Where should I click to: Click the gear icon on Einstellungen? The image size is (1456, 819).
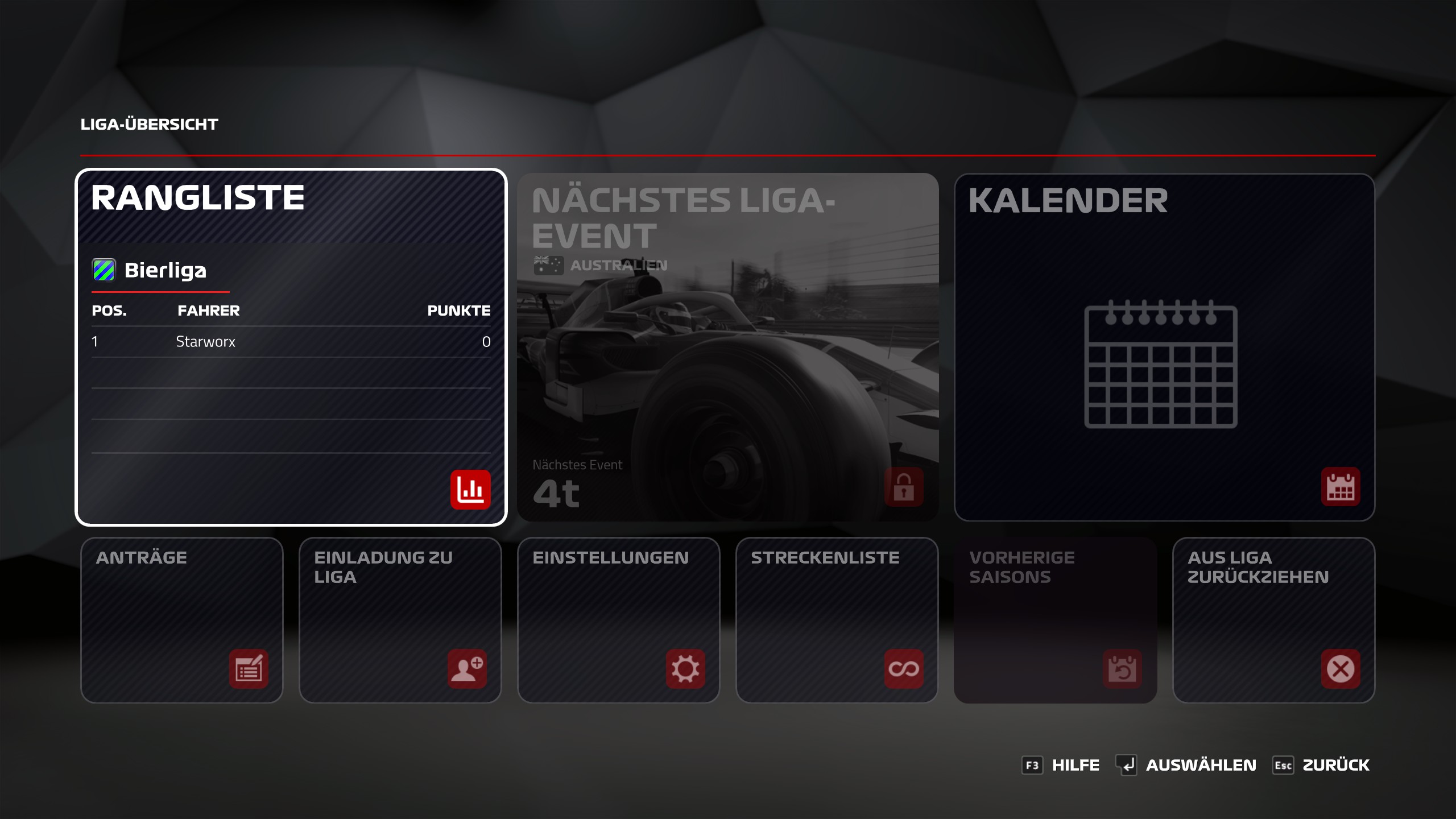click(685, 669)
